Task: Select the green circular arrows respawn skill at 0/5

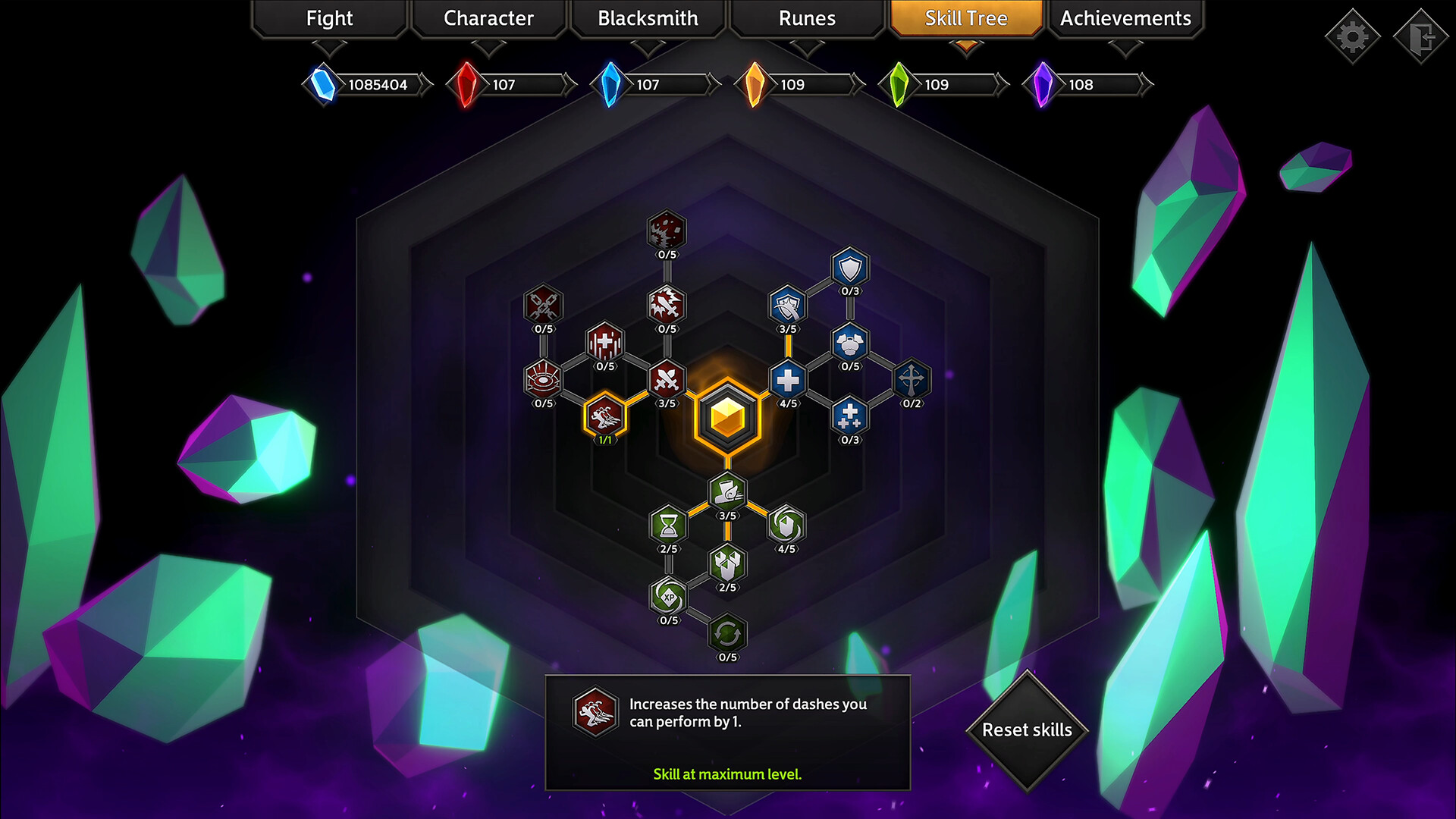Action: click(x=726, y=635)
